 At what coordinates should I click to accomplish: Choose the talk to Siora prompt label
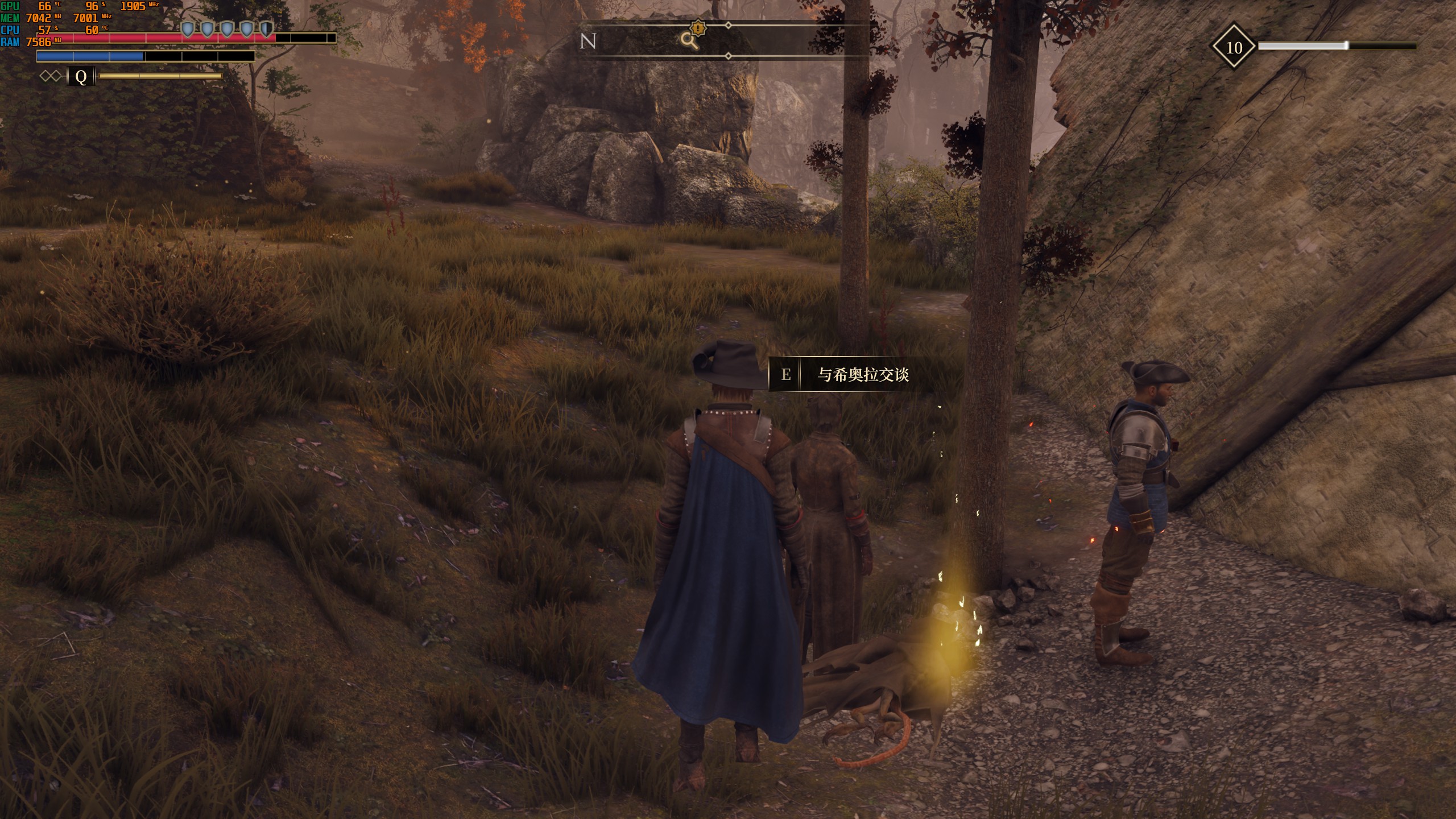(x=863, y=374)
